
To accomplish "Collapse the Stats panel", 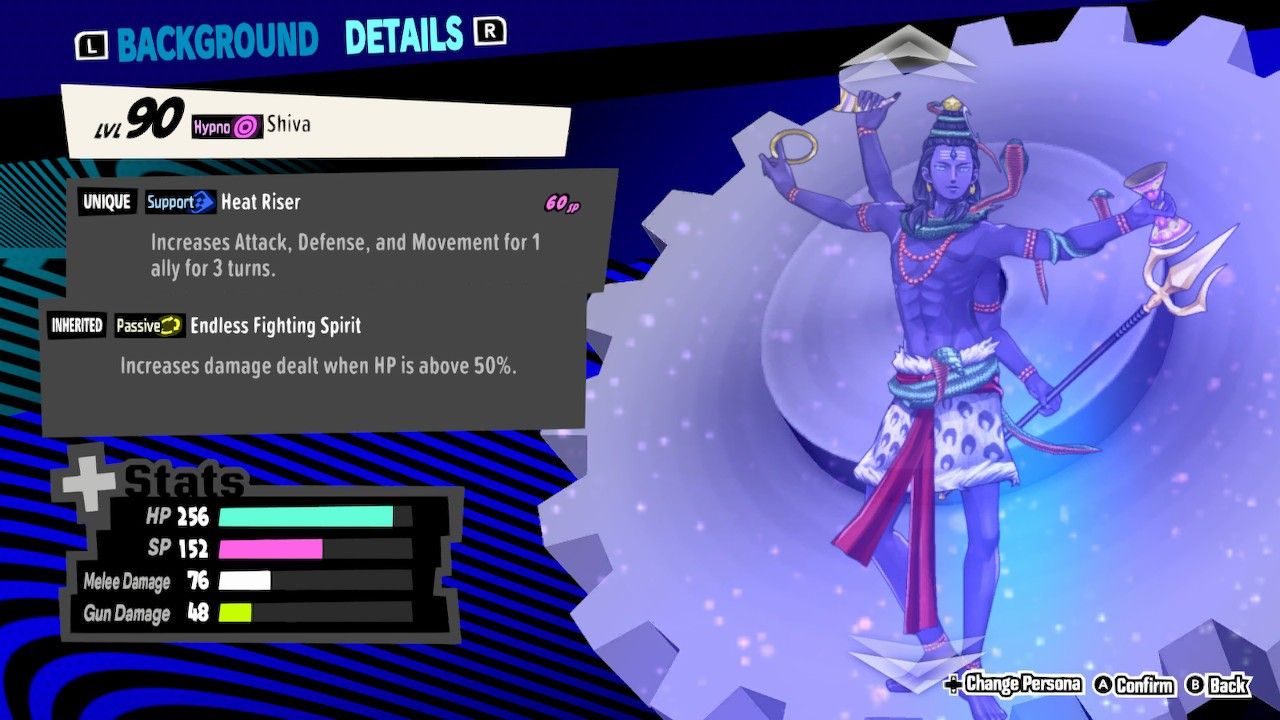I will click(x=180, y=480).
